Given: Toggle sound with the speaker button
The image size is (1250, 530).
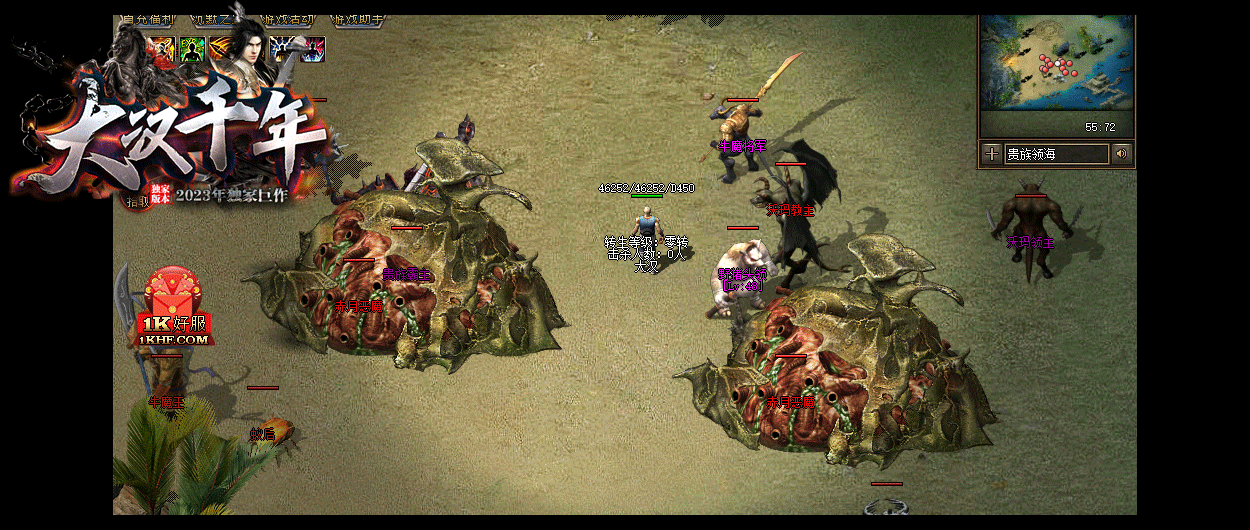Looking at the screenshot, I should click(1121, 154).
